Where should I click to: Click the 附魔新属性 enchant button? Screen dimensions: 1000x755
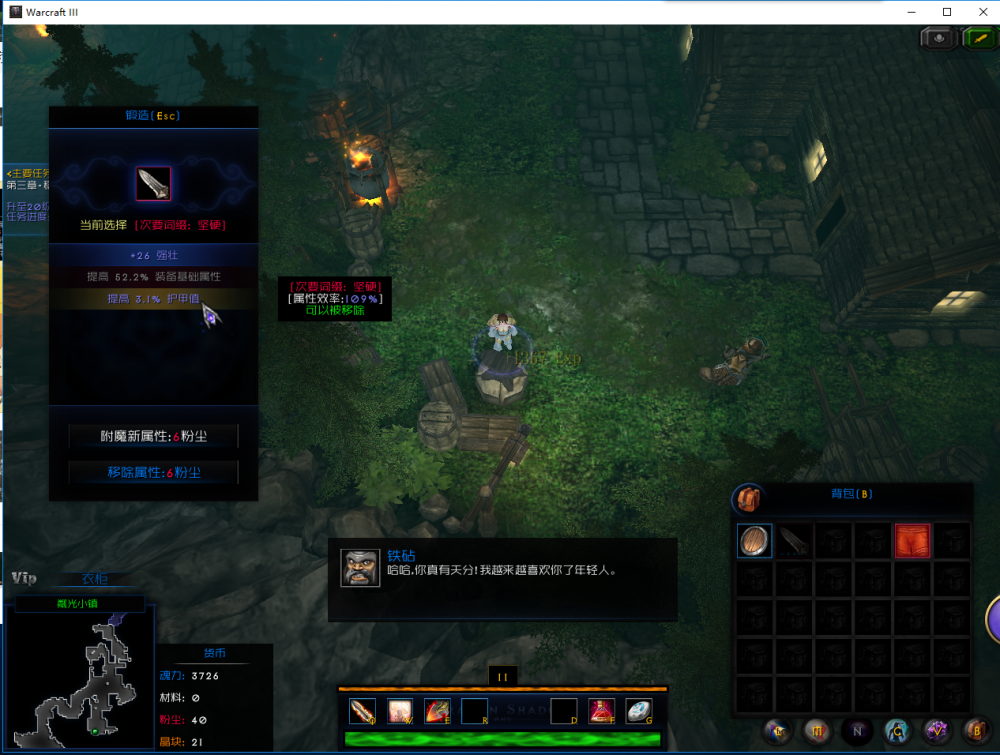click(x=153, y=436)
